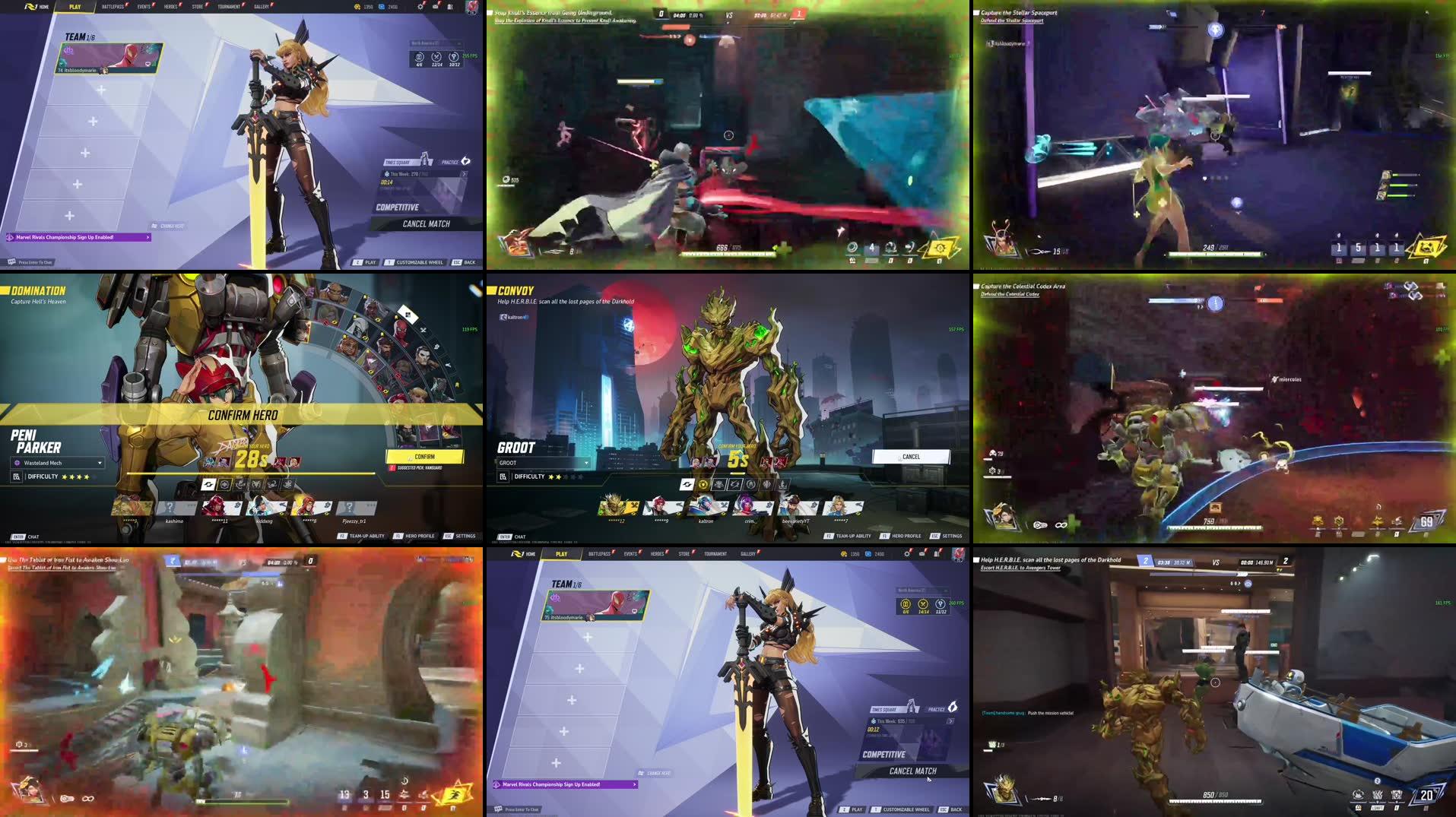
Task: Click the Practice mode icon next to Times Square
Action: tap(466, 161)
